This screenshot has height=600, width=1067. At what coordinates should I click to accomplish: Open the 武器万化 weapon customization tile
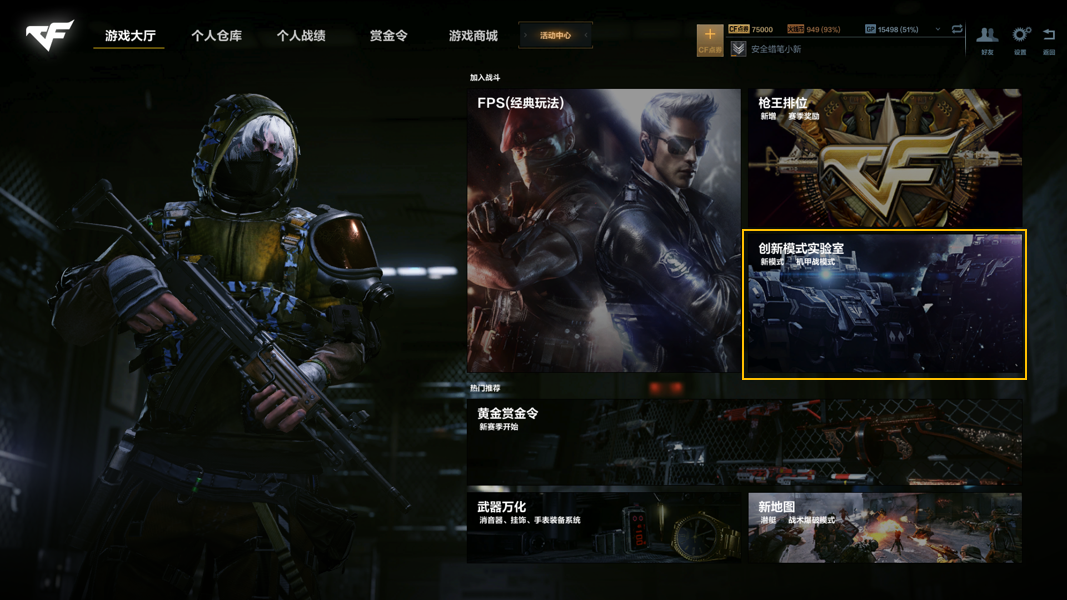tap(603, 527)
